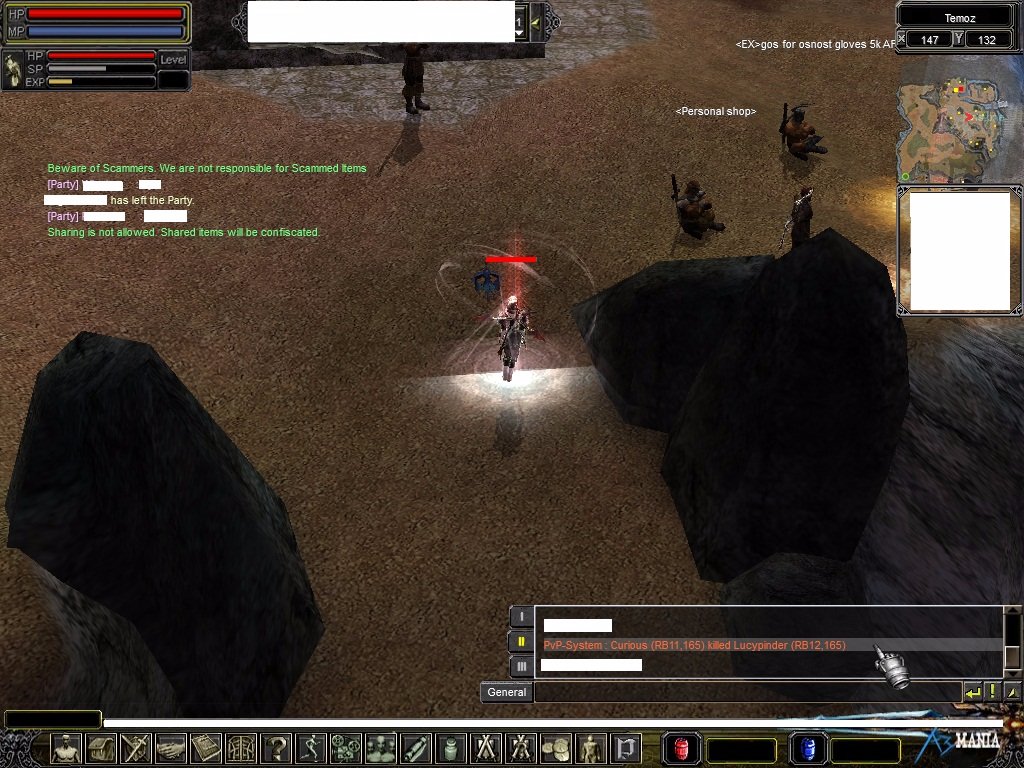Click the yellow exclamation mark chat button
Image resolution: width=1024 pixels, height=768 pixels.
[992, 692]
